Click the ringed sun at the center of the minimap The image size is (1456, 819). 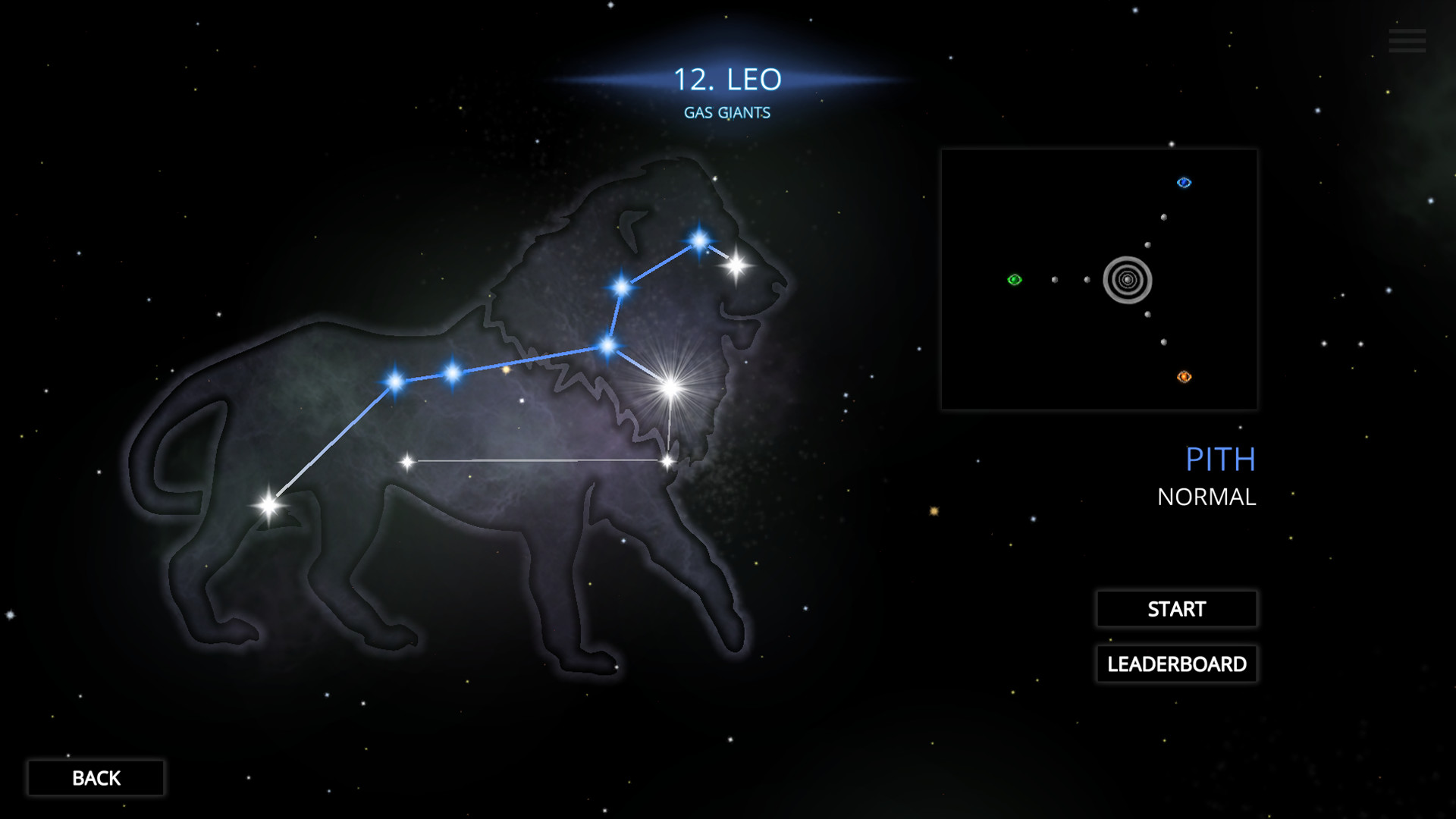pos(1128,281)
